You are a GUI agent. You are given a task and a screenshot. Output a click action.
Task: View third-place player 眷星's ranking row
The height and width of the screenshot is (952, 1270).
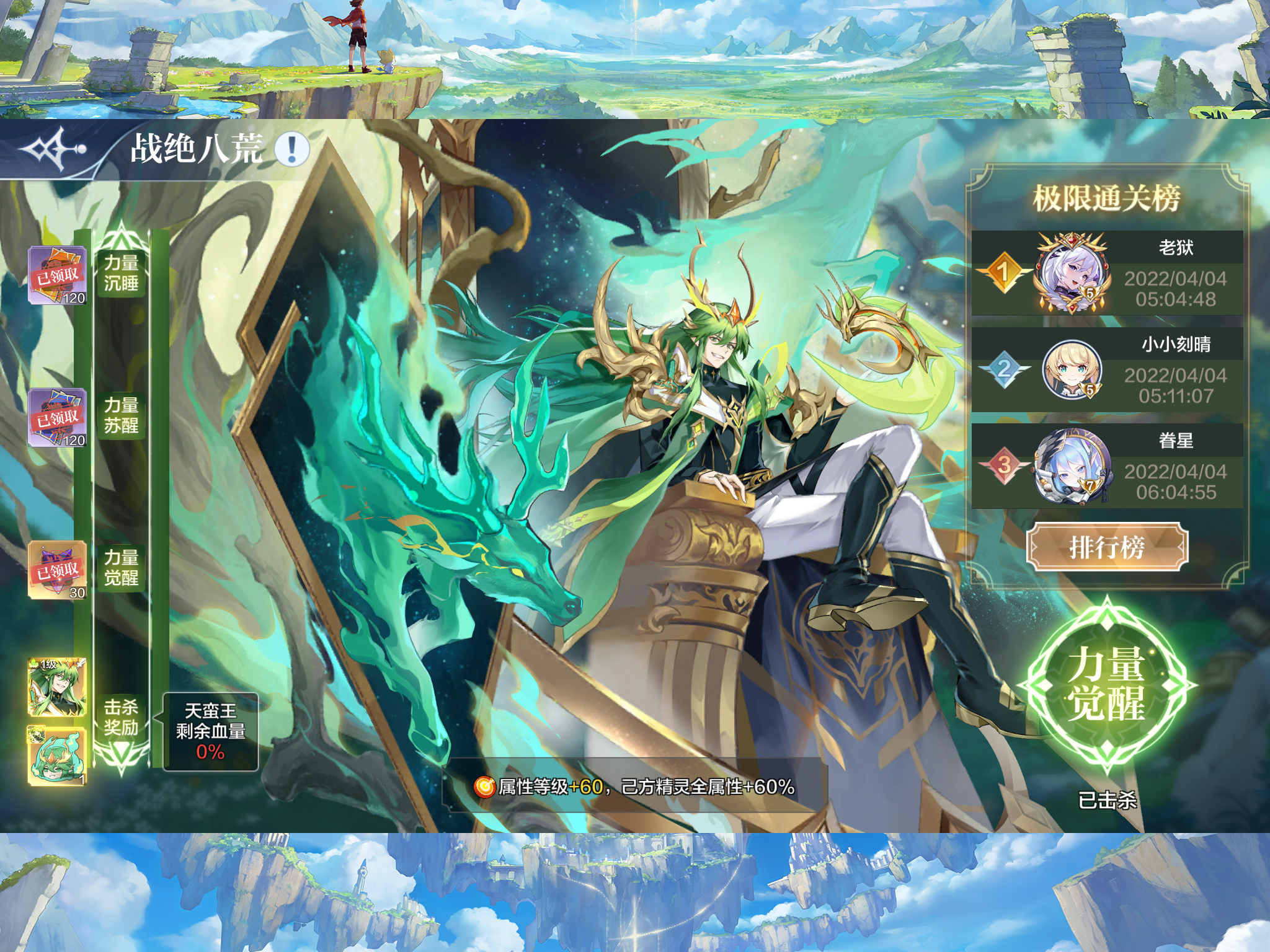[x=1107, y=467]
